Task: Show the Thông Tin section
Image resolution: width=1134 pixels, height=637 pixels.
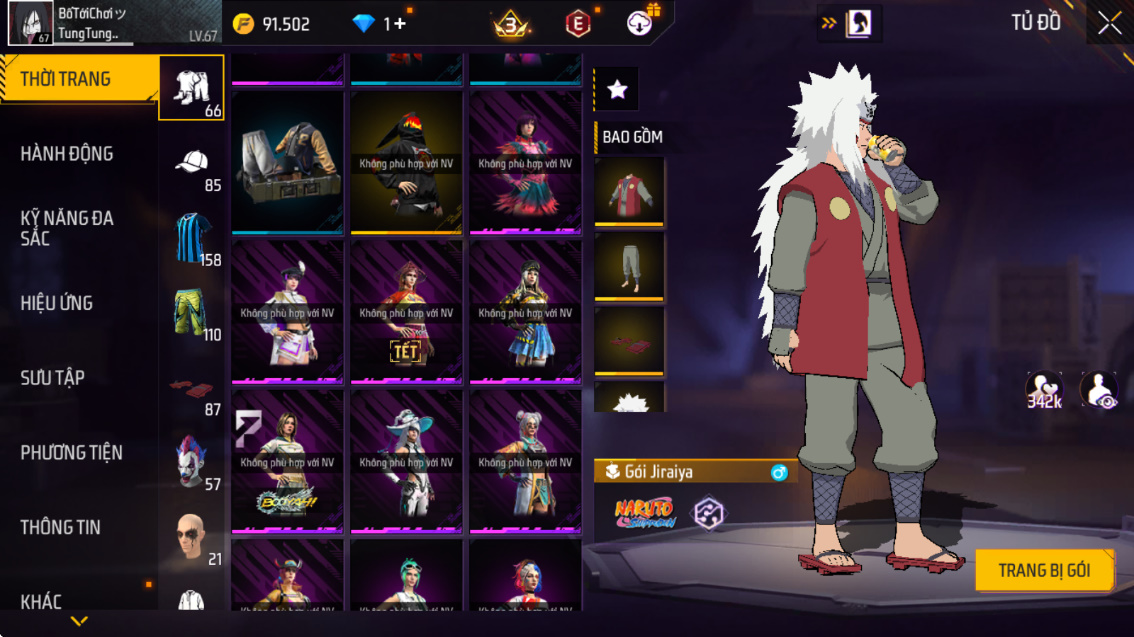Action: (x=60, y=527)
